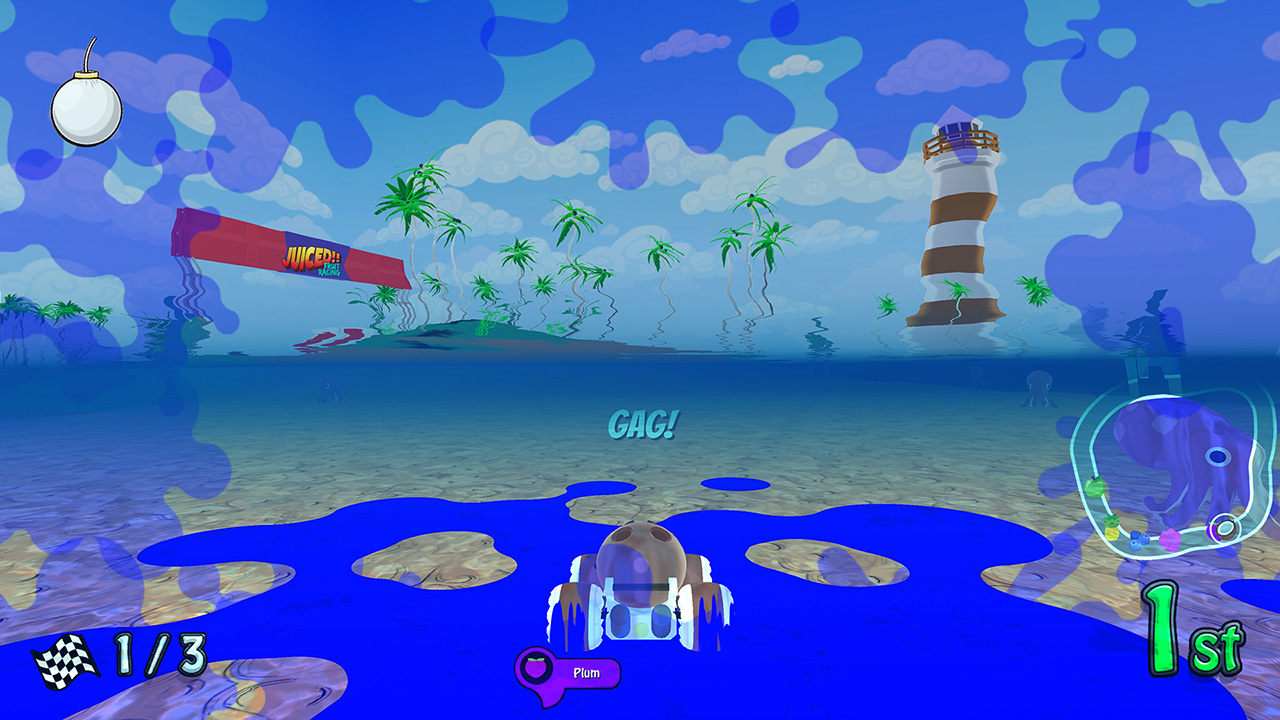
Task: Click the purple plum marker near the coconut
Action: [x=1215, y=532]
